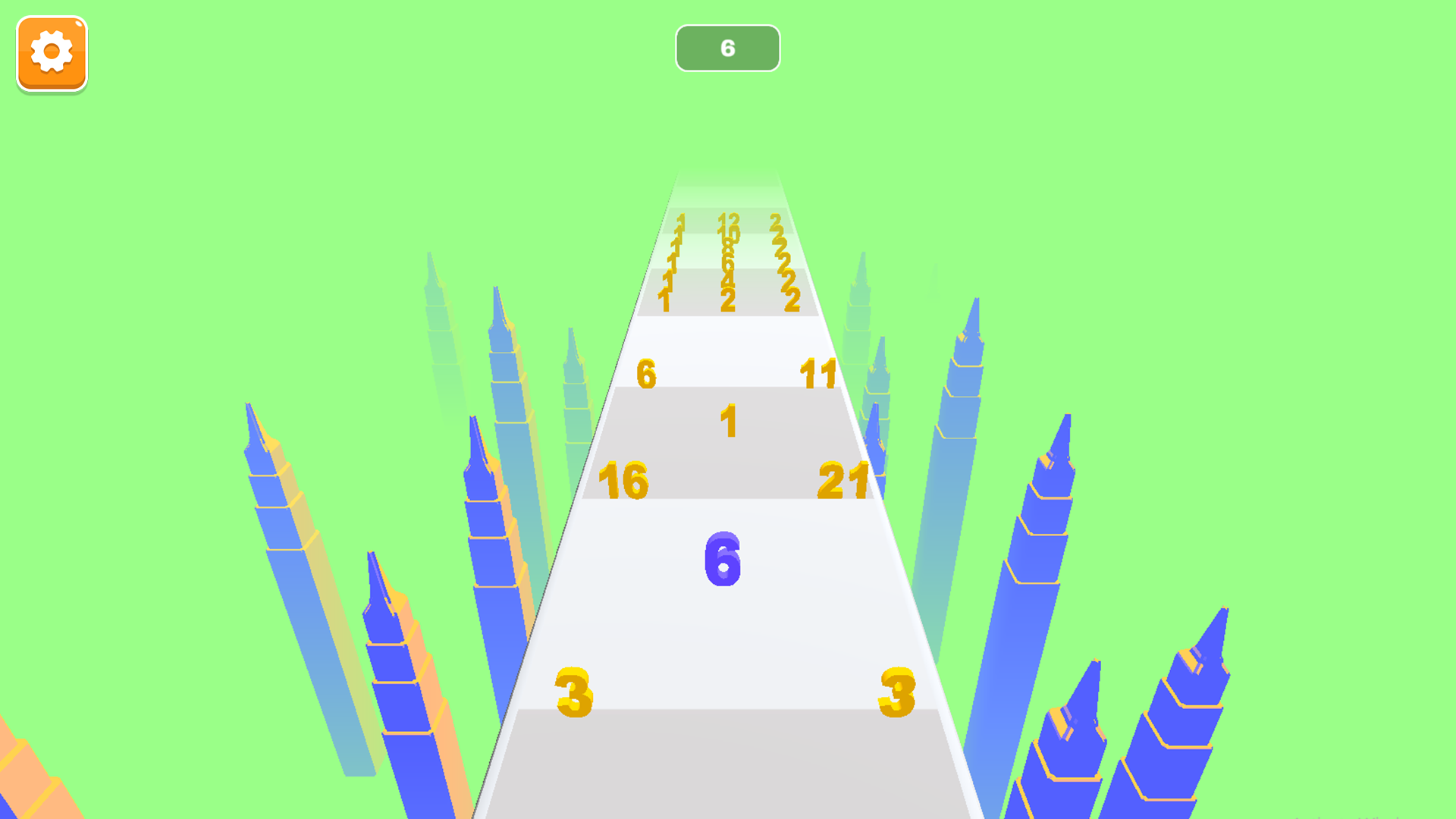Select the distant number 12 in center lane
The image size is (1456, 819).
728,221
